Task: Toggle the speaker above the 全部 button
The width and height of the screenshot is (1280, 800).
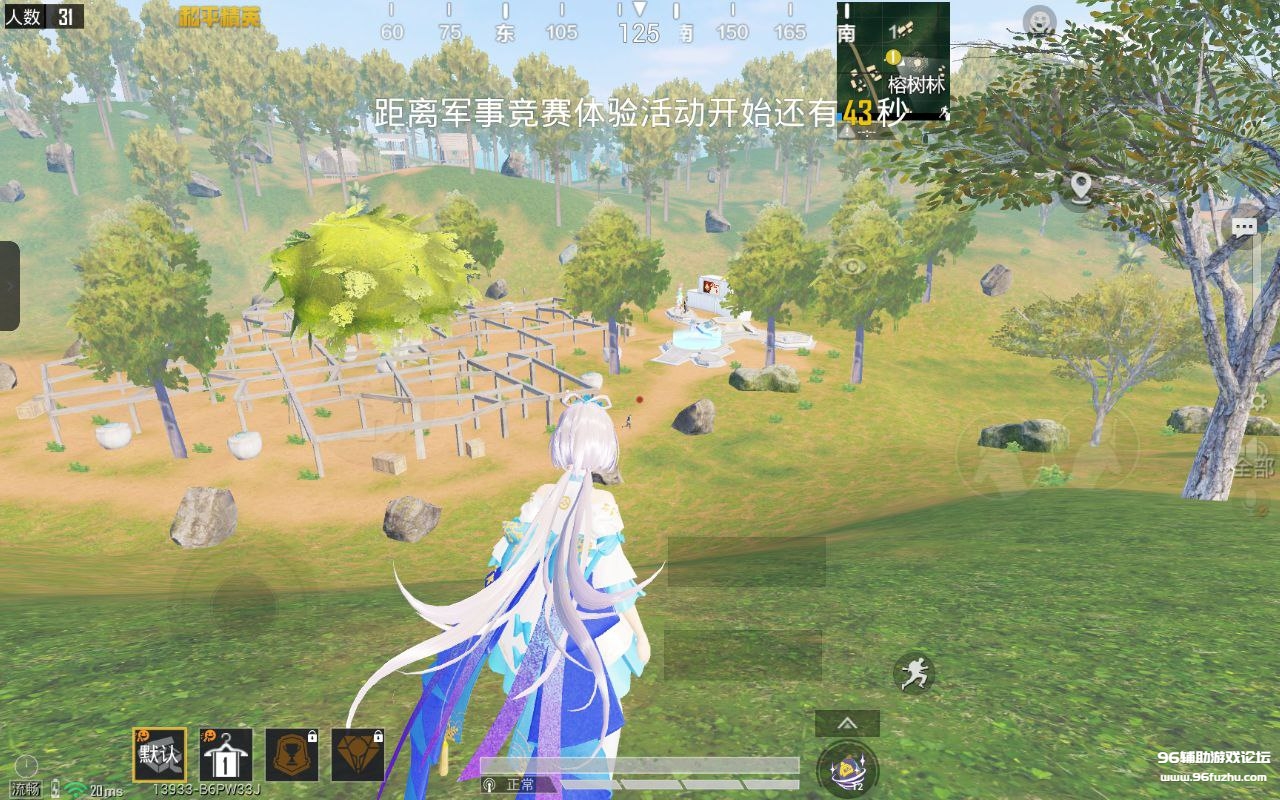Action: pos(1262,449)
